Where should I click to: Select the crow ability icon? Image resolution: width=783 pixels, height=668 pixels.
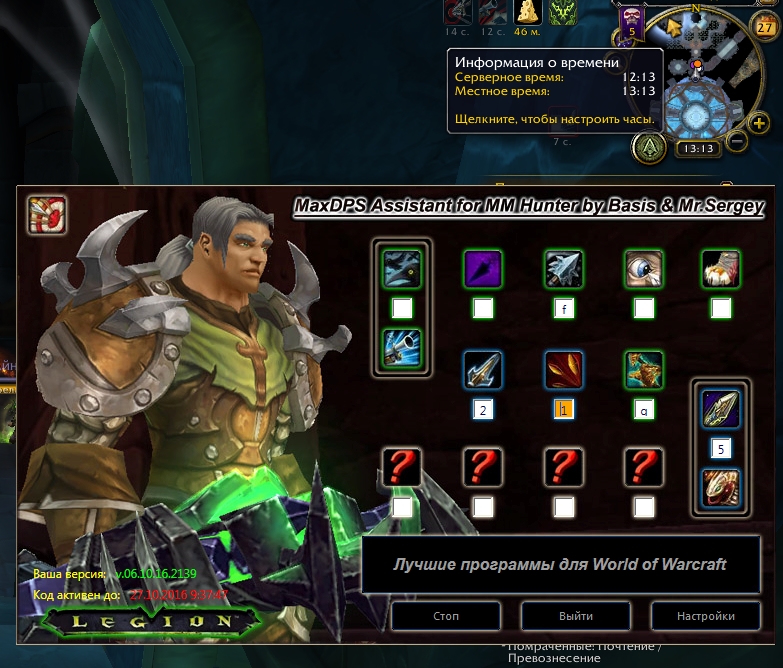click(x=402, y=268)
